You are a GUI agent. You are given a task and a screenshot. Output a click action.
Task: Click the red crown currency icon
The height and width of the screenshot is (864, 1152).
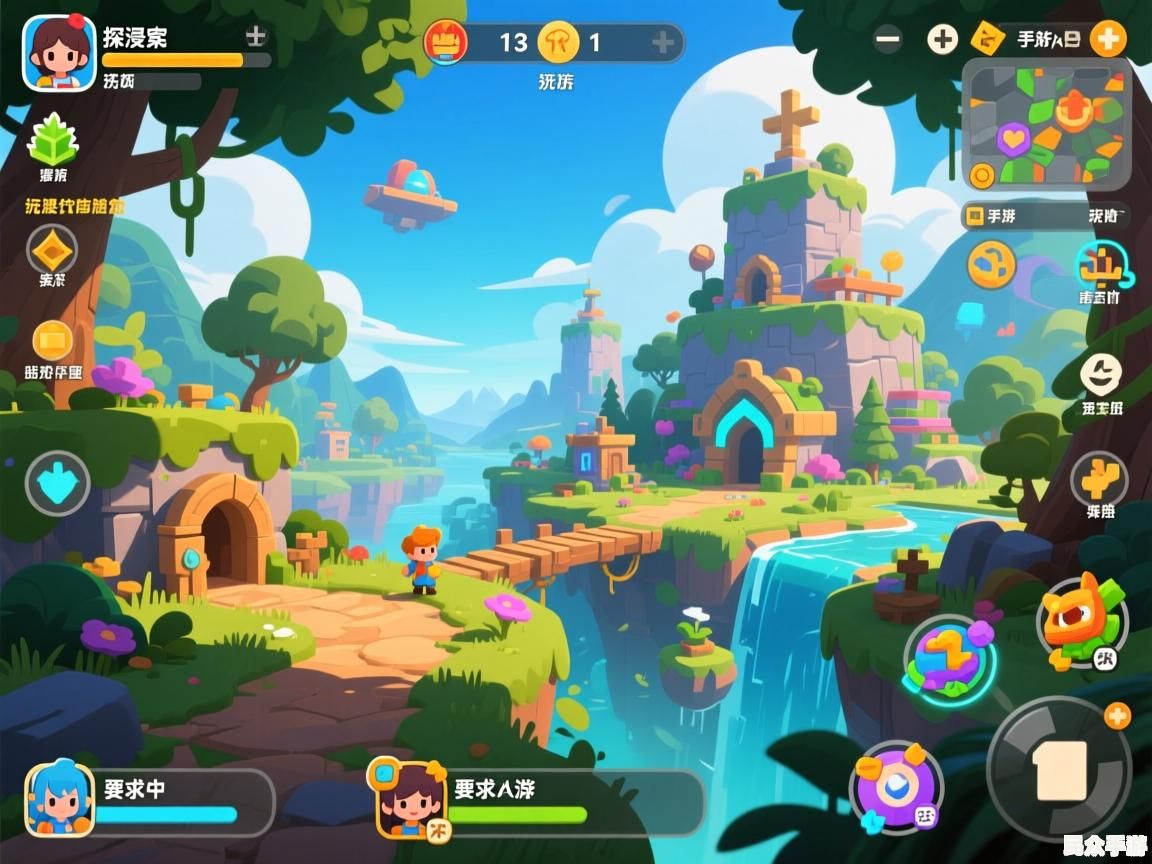[x=446, y=42]
